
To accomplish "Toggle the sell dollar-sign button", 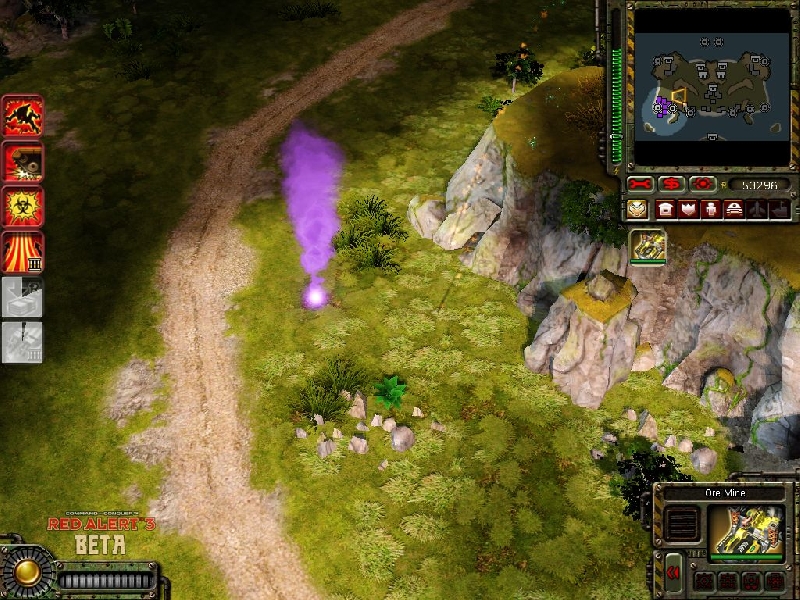I will 672,185.
